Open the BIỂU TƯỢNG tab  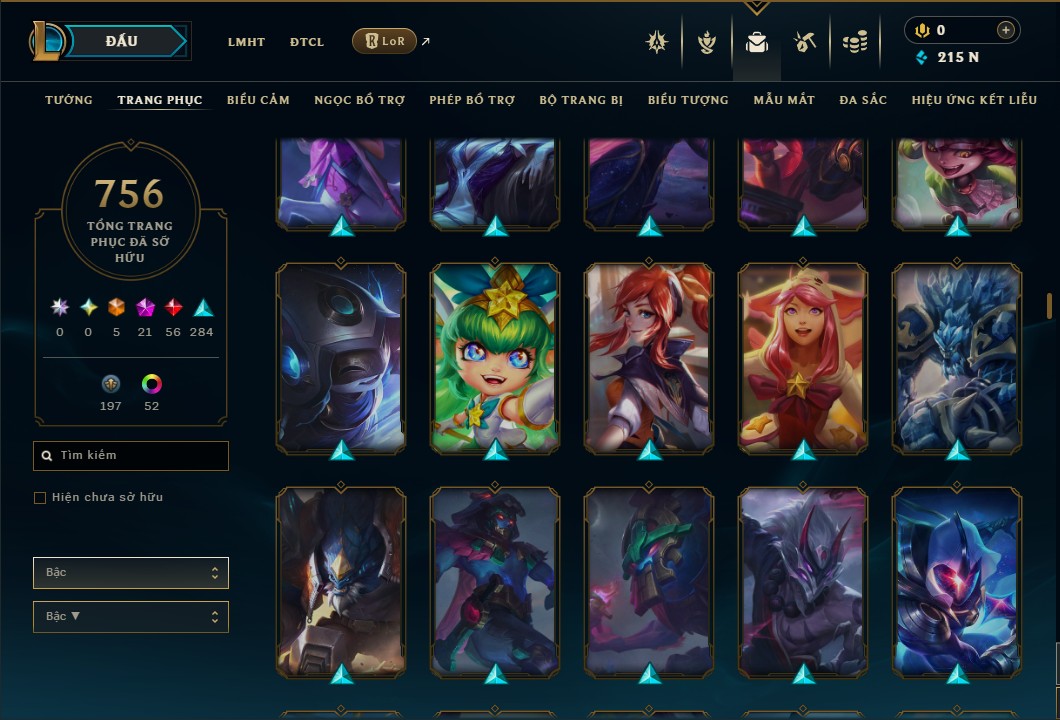(688, 100)
